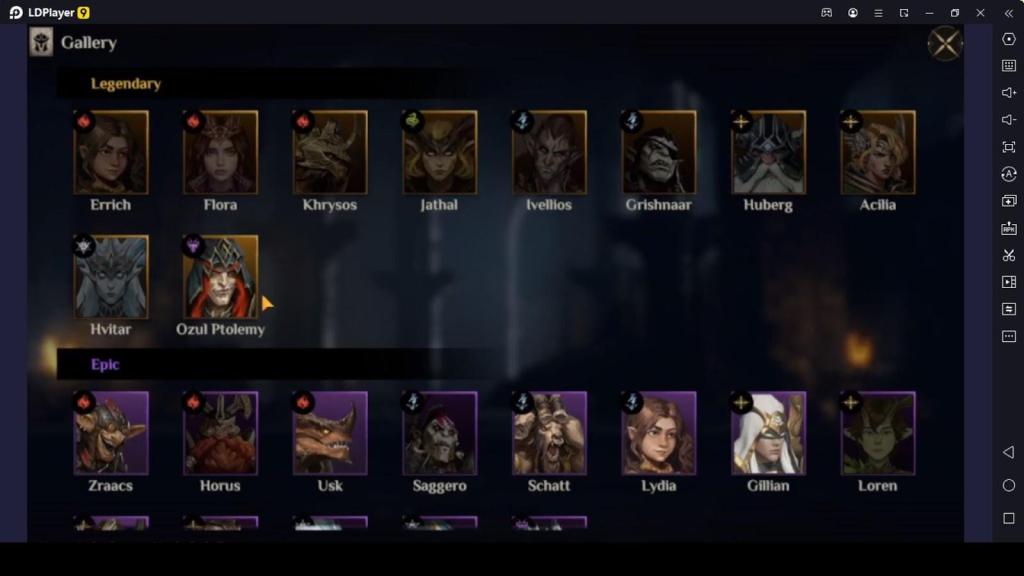Select Schatt's portrait

(x=549, y=433)
